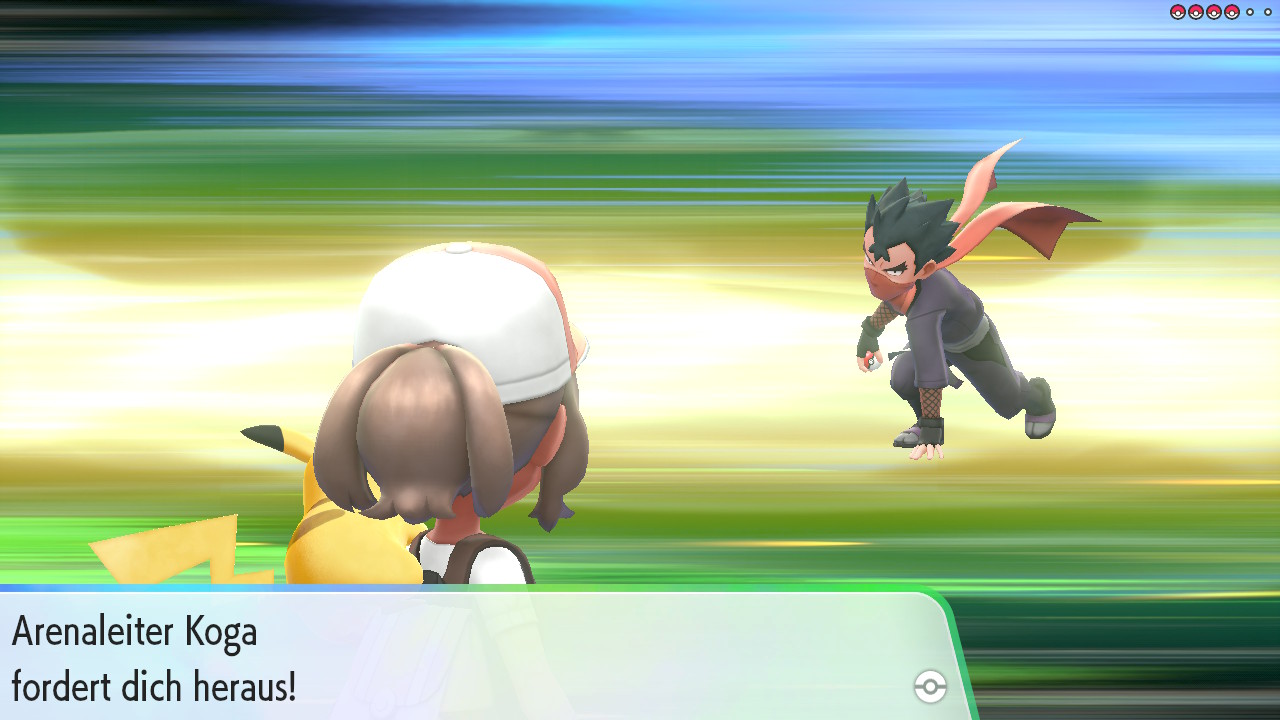Expand the party ball status row
Screen dimensions: 1280x720
[1222, 12]
